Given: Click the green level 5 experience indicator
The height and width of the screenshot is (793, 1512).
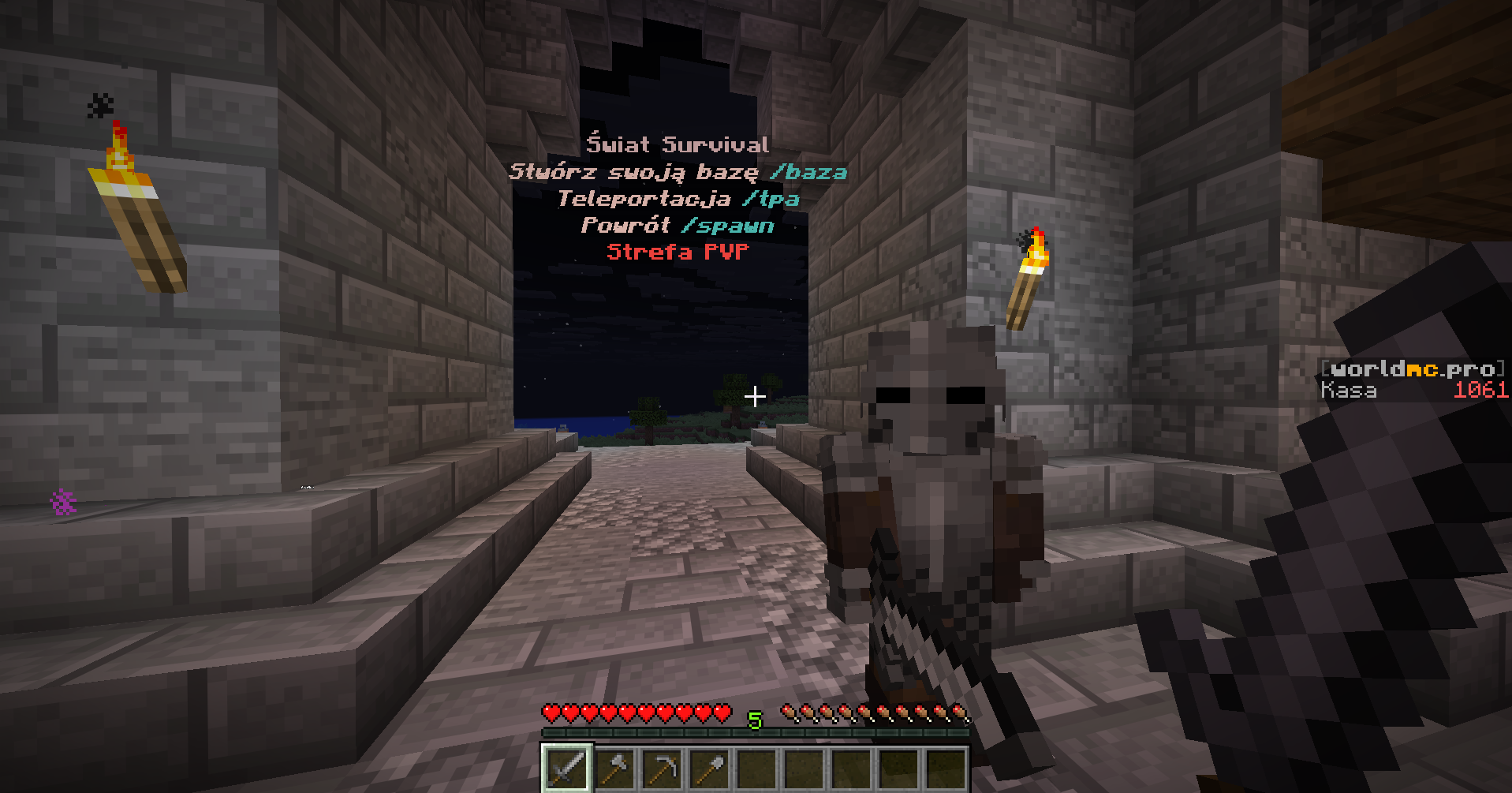Looking at the screenshot, I should 755,720.
